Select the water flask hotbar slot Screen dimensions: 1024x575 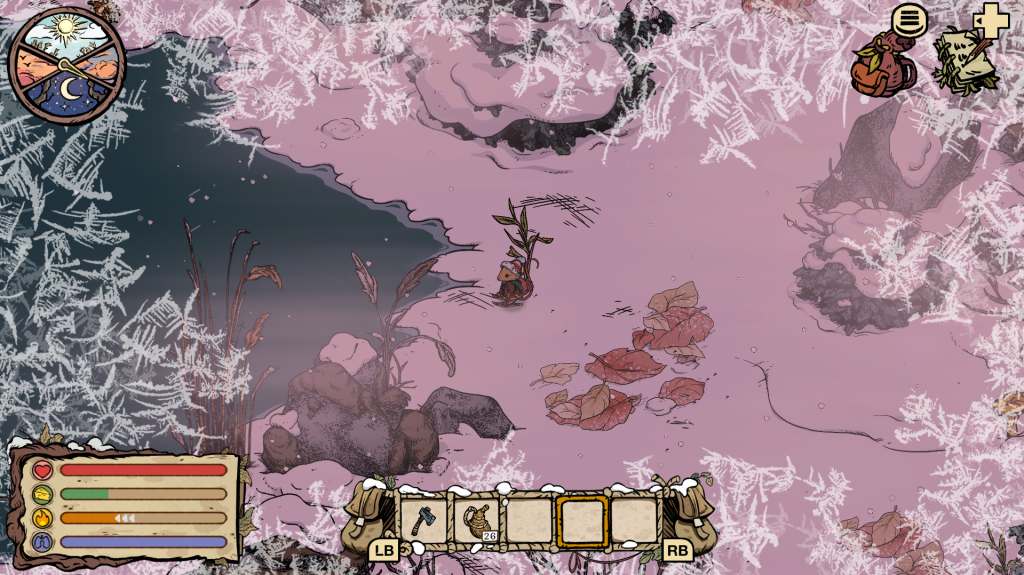(x=477, y=521)
